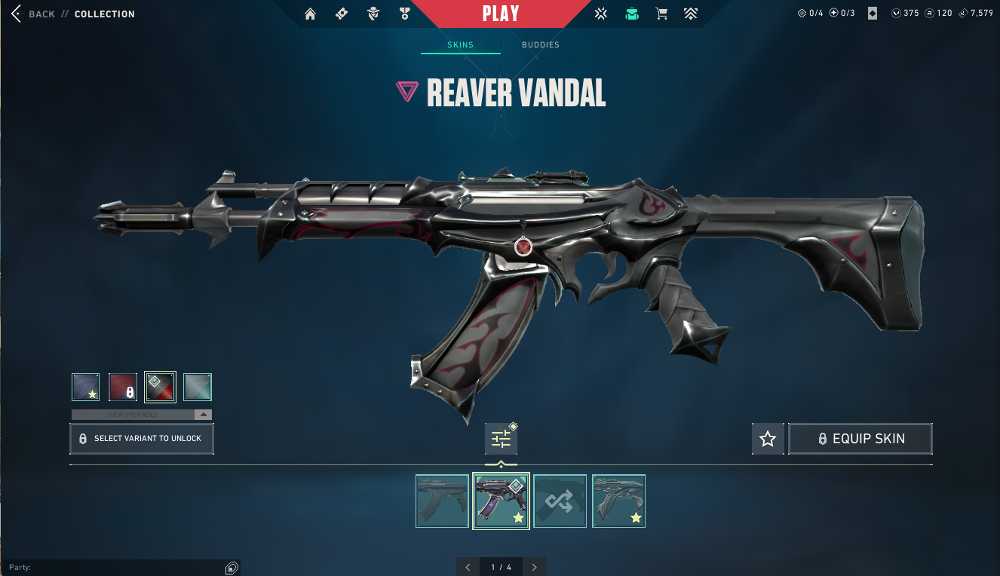Screen dimensions: 1000x576
Task: Expand the view upgrades arrow
Action: (x=203, y=414)
